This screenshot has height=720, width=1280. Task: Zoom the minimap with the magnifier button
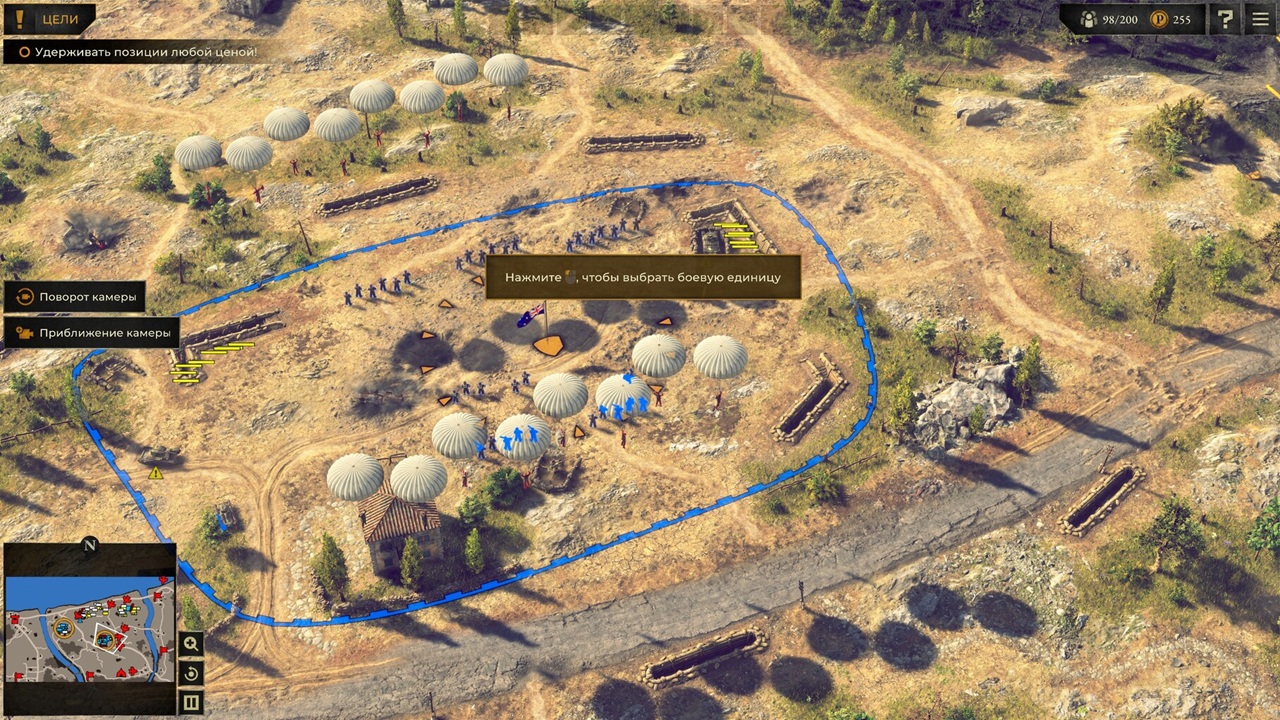(191, 645)
